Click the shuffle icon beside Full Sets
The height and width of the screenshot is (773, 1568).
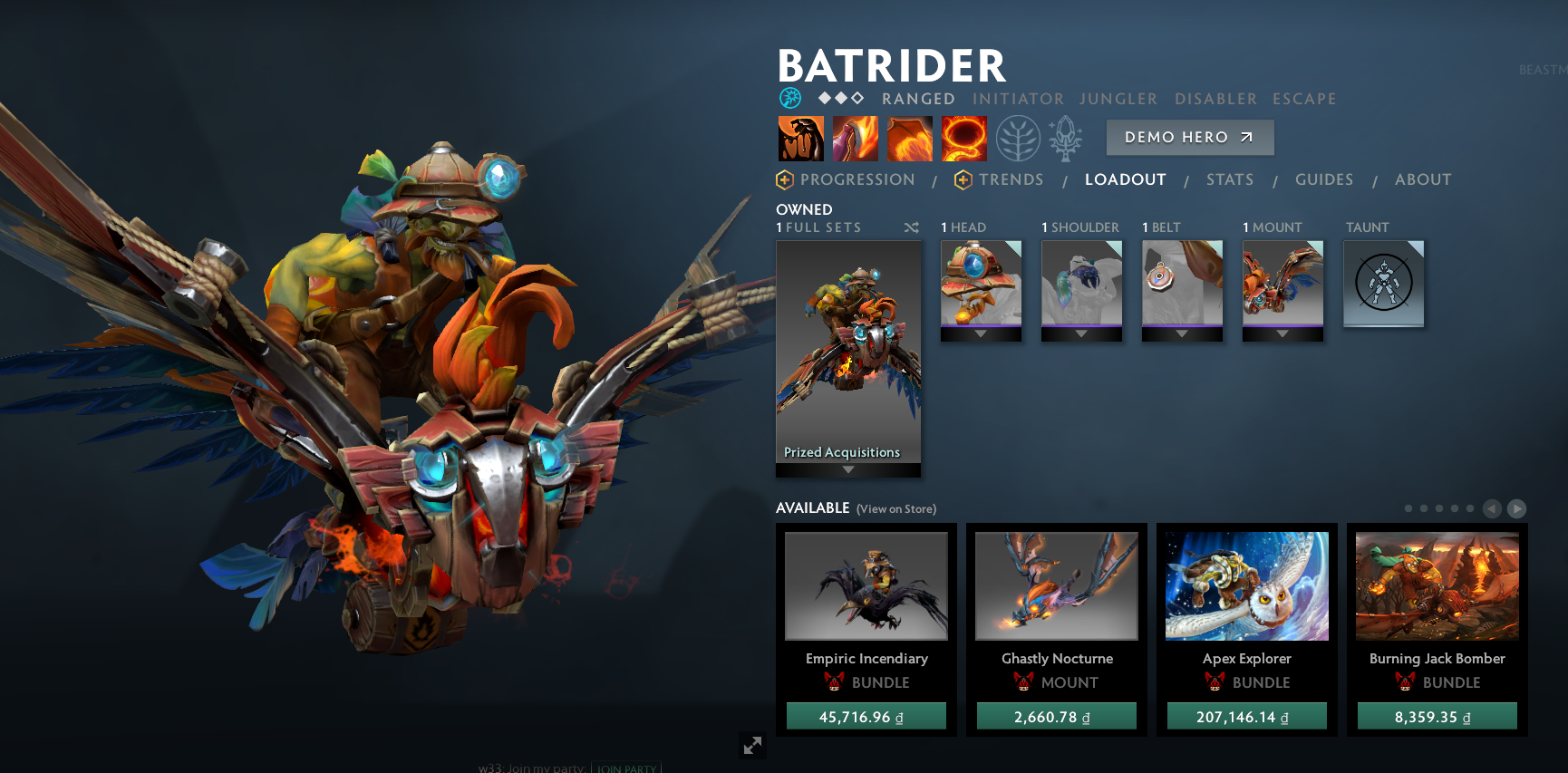point(912,228)
